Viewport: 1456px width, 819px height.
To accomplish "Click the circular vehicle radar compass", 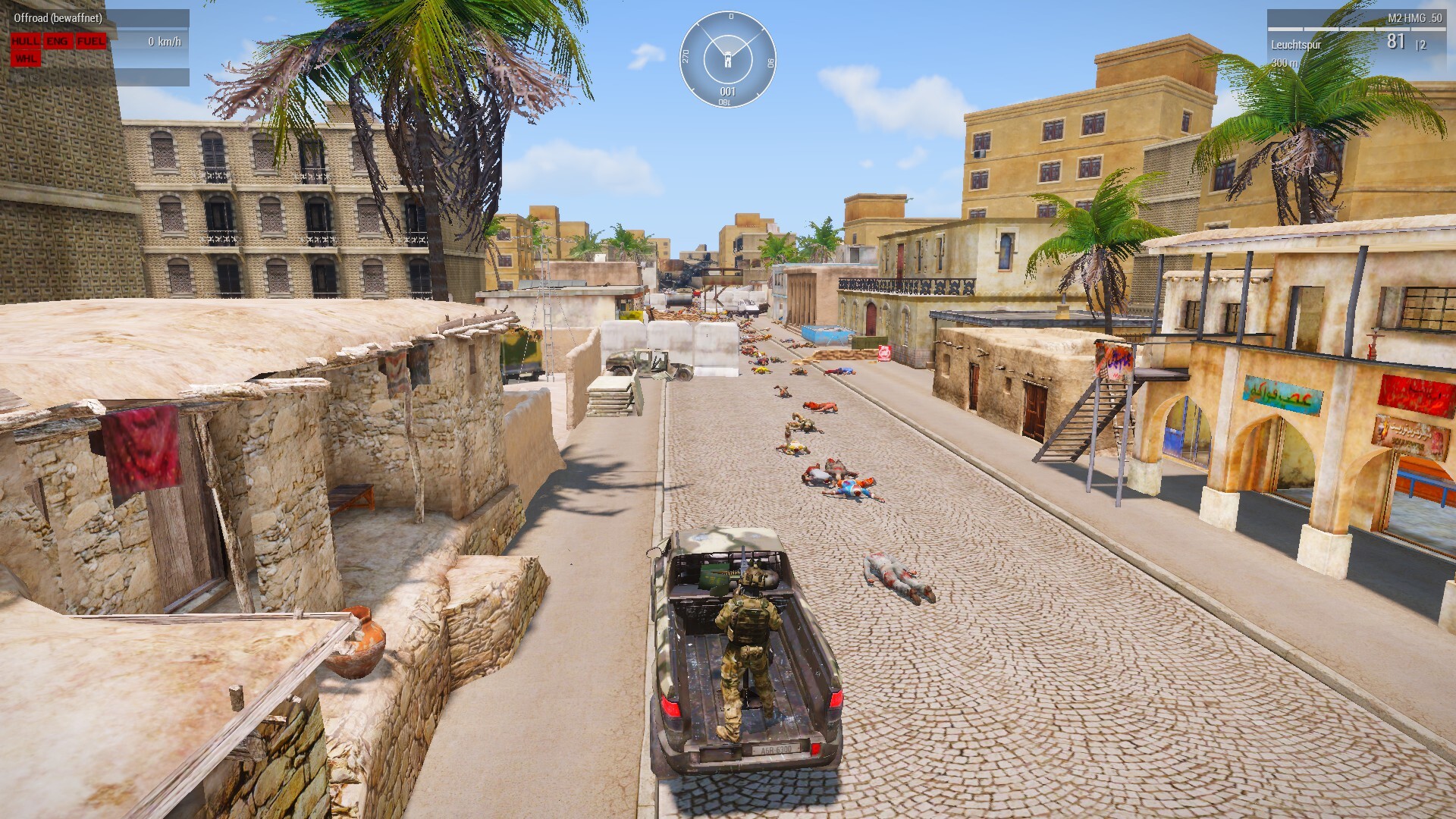I will click(x=727, y=59).
